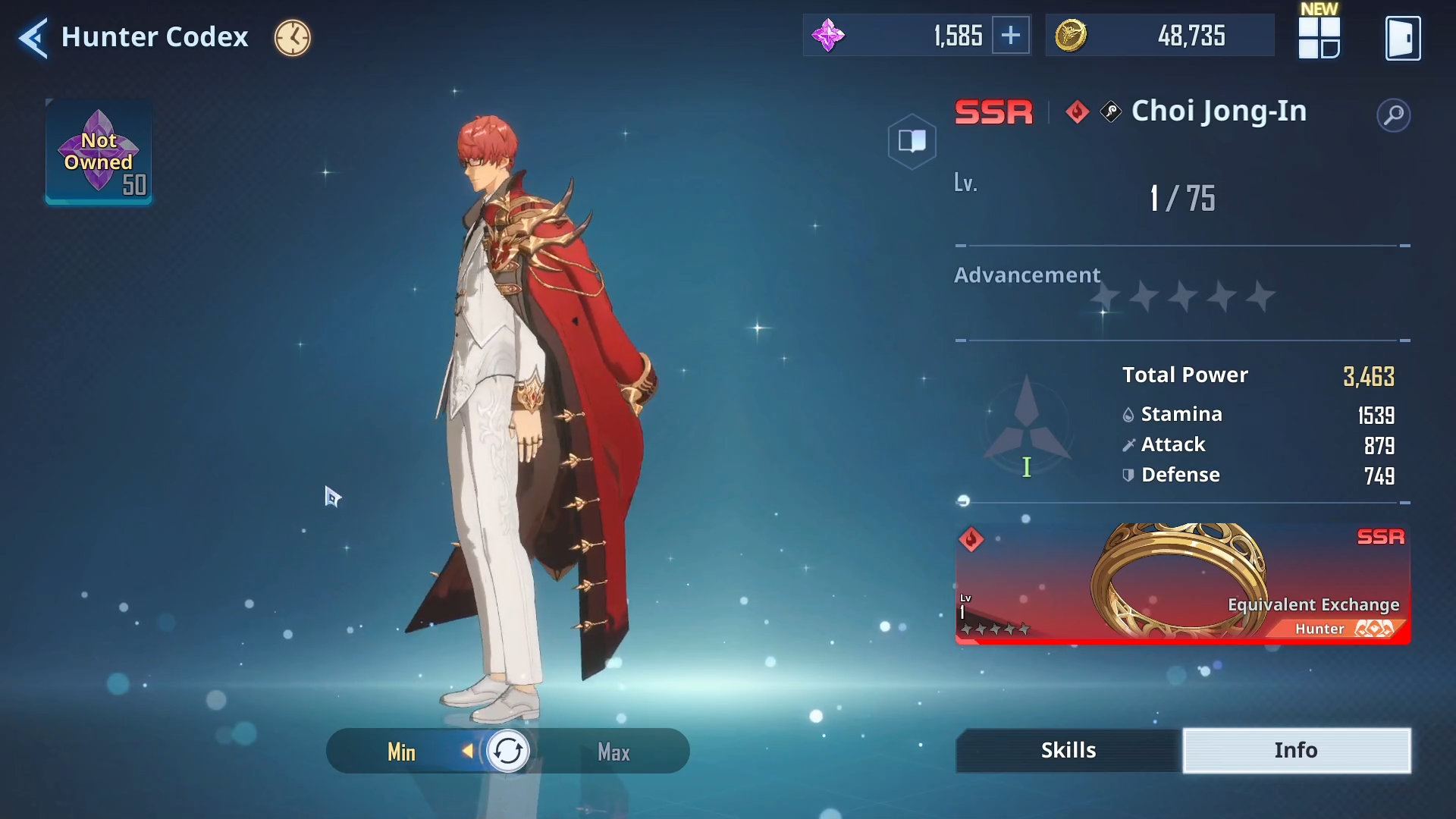
Task: Open the gold coin currency display
Action: (x=1159, y=36)
